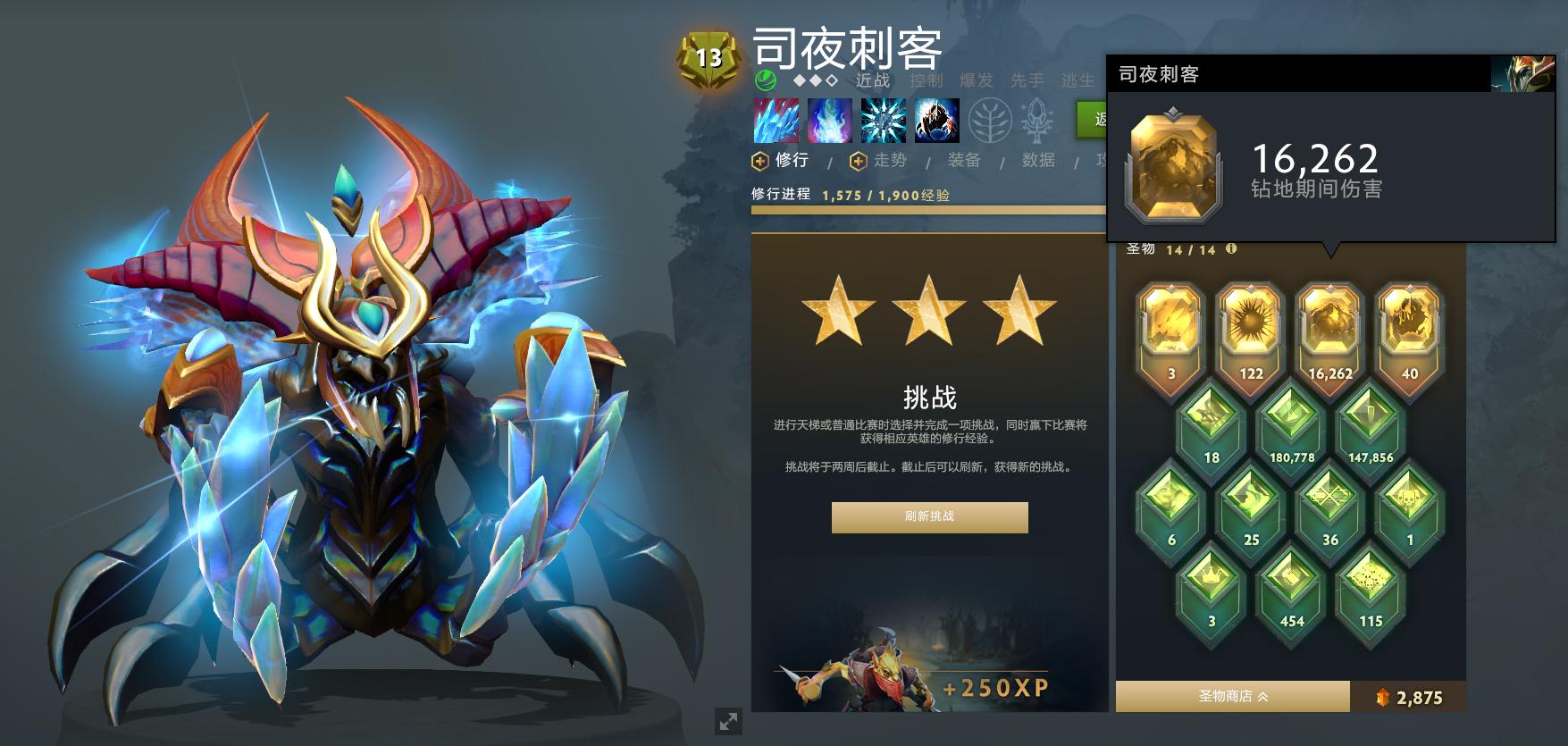Open the 圣物商店 shop
This screenshot has height=746, width=1568.
1224,695
